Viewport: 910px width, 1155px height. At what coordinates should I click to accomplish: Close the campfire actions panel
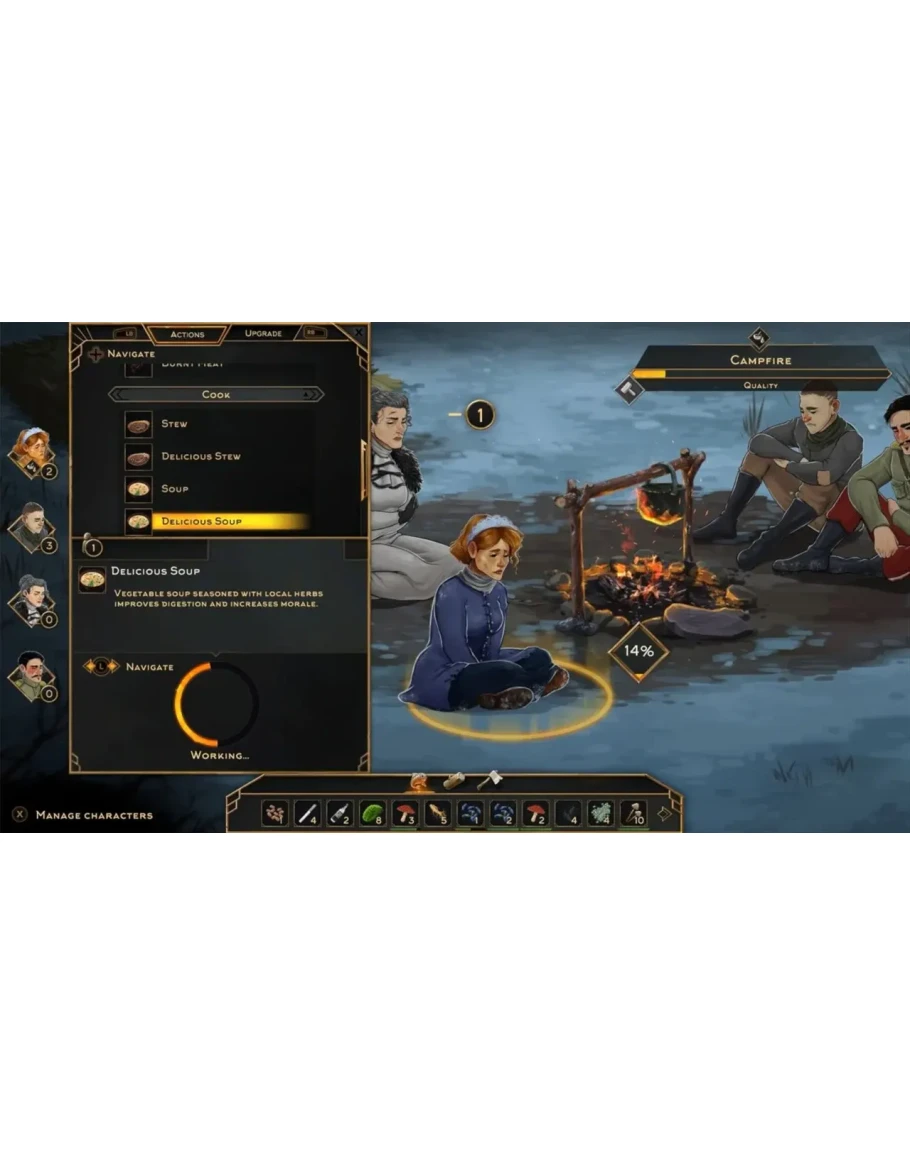point(359,332)
